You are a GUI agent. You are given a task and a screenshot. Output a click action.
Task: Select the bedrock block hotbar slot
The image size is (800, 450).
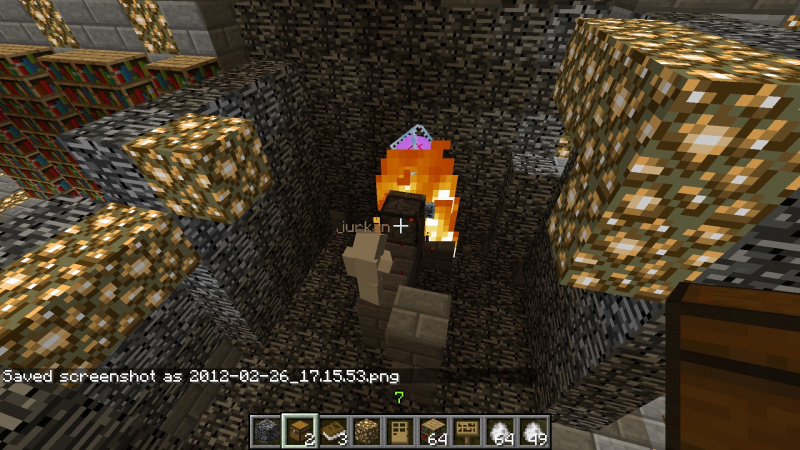[264, 431]
